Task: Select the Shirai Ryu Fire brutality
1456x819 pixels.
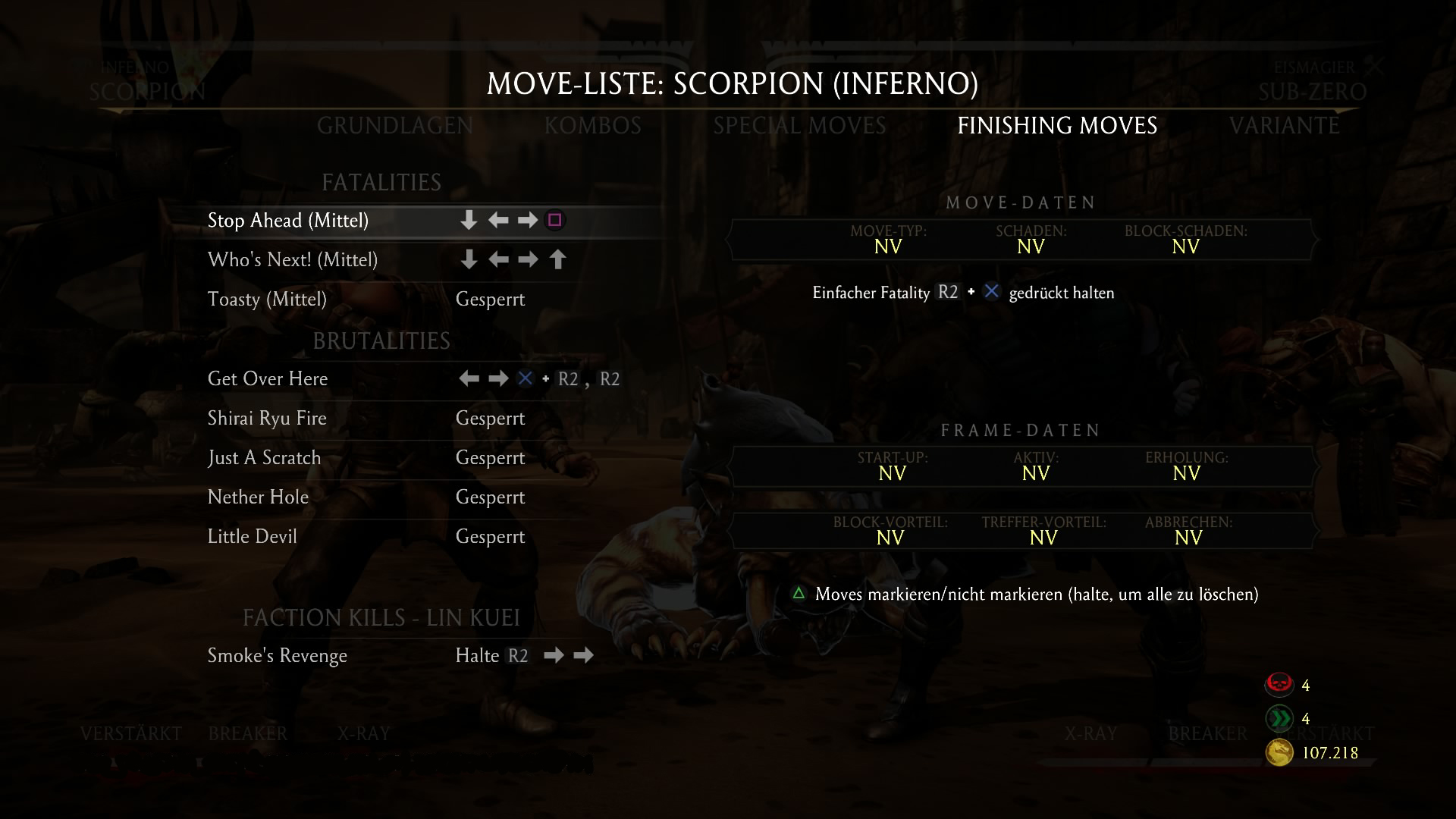Action: pos(267,419)
